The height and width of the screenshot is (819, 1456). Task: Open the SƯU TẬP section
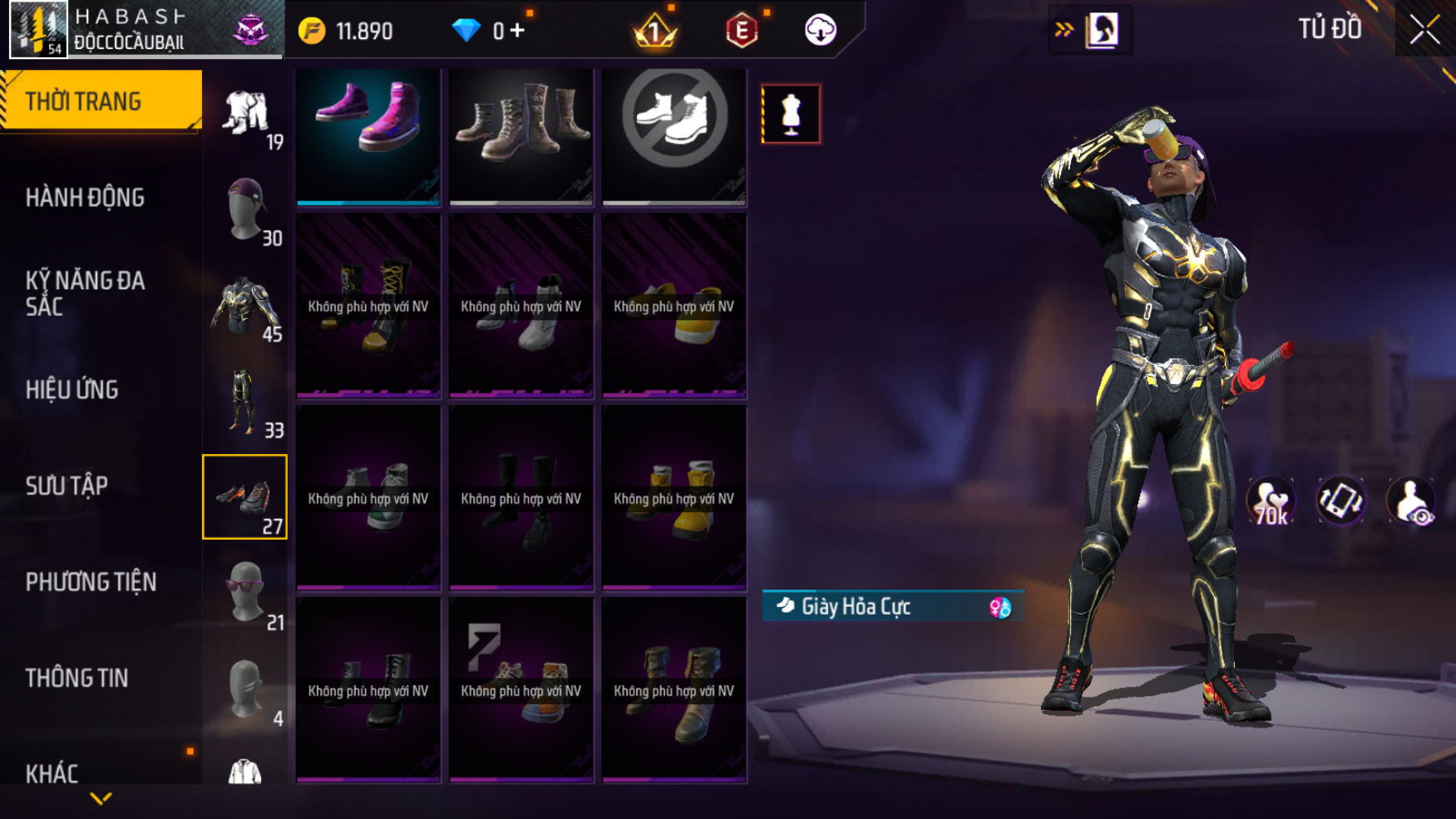[x=67, y=486]
